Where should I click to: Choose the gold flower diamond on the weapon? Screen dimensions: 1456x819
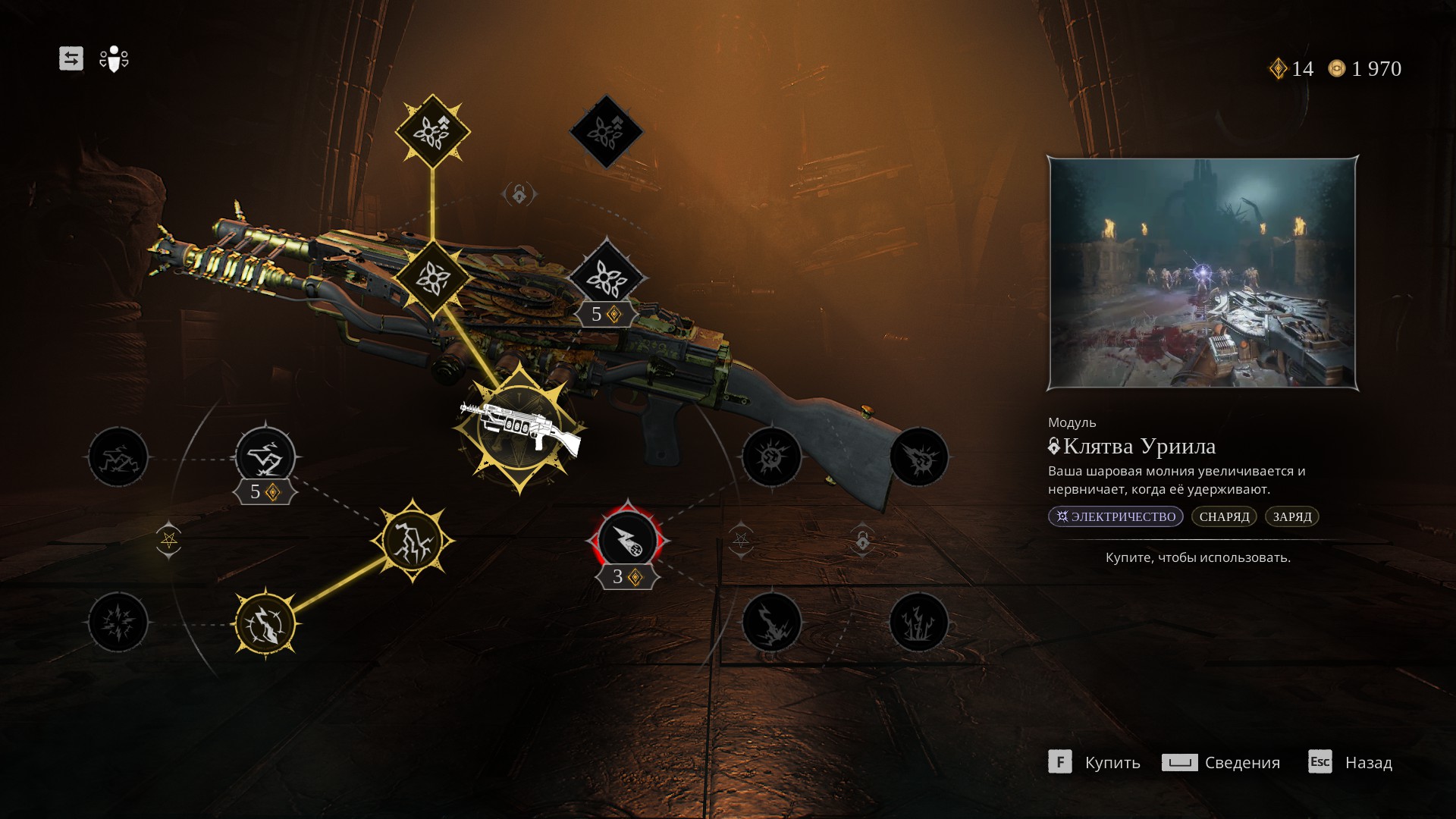[432, 278]
